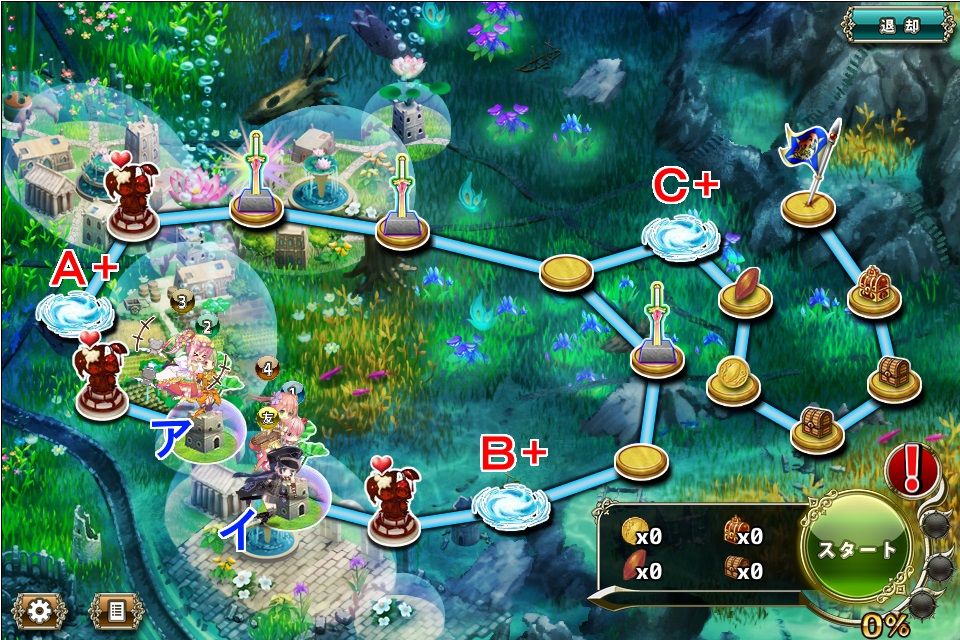Viewport: 960px width, 640px height.
Task: Start the stage with the スタート button
Action: 858,549
